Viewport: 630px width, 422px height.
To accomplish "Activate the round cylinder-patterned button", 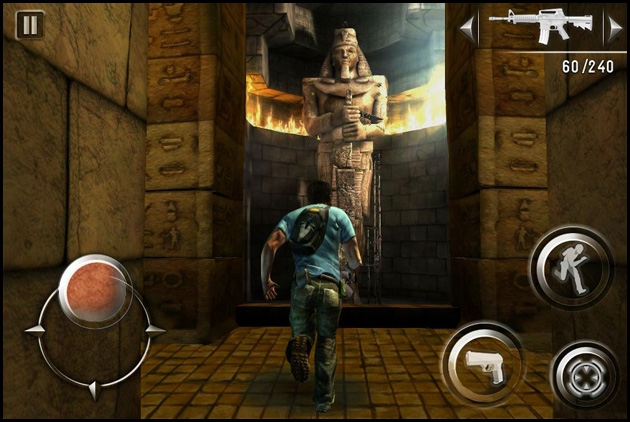I will [x=584, y=372].
